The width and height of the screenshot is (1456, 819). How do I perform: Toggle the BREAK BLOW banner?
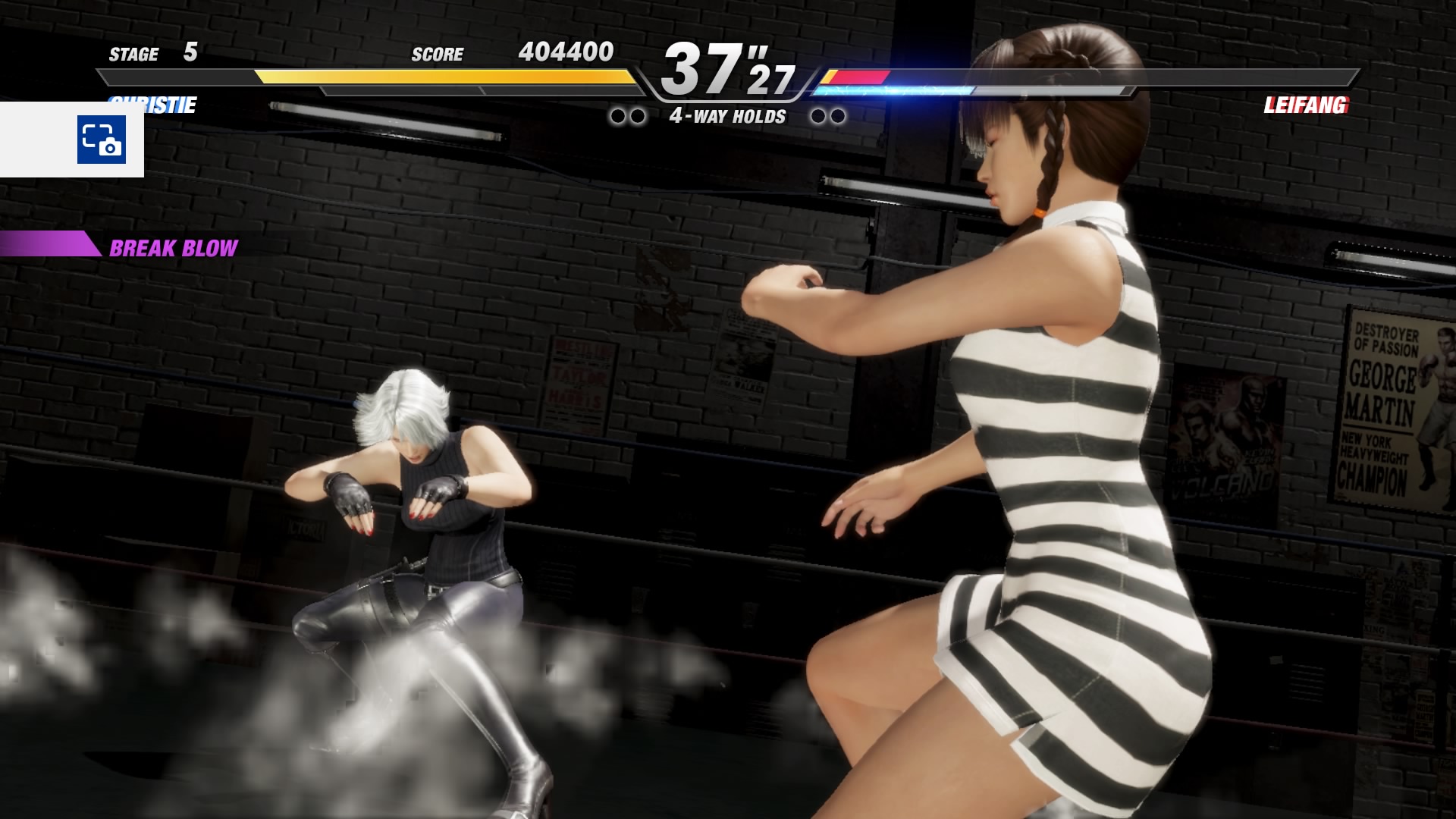click(174, 246)
